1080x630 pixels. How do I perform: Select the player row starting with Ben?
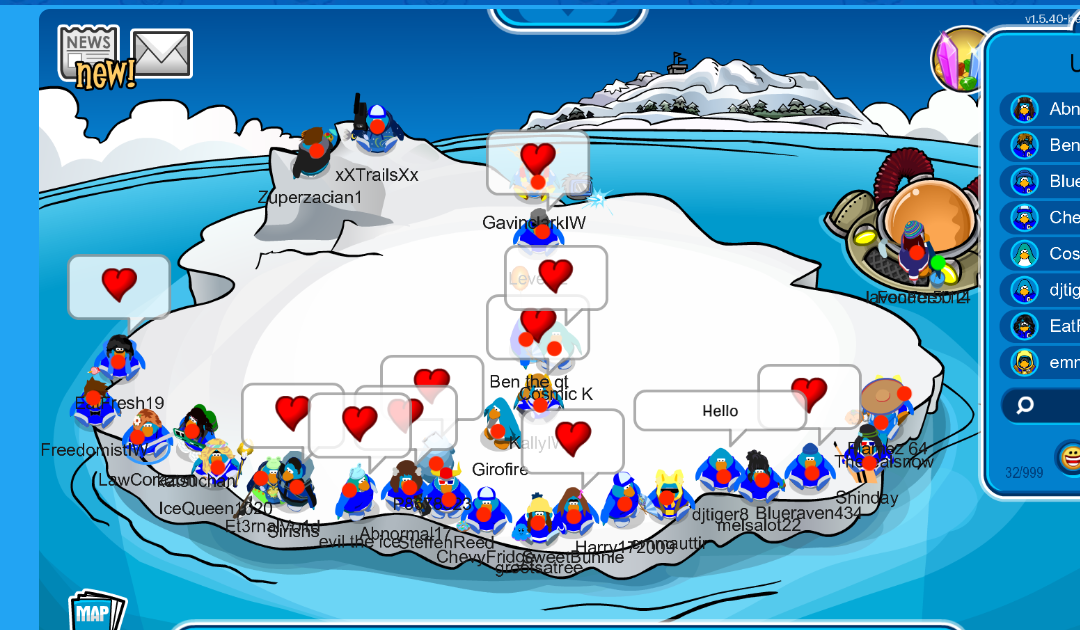[x=1045, y=146]
